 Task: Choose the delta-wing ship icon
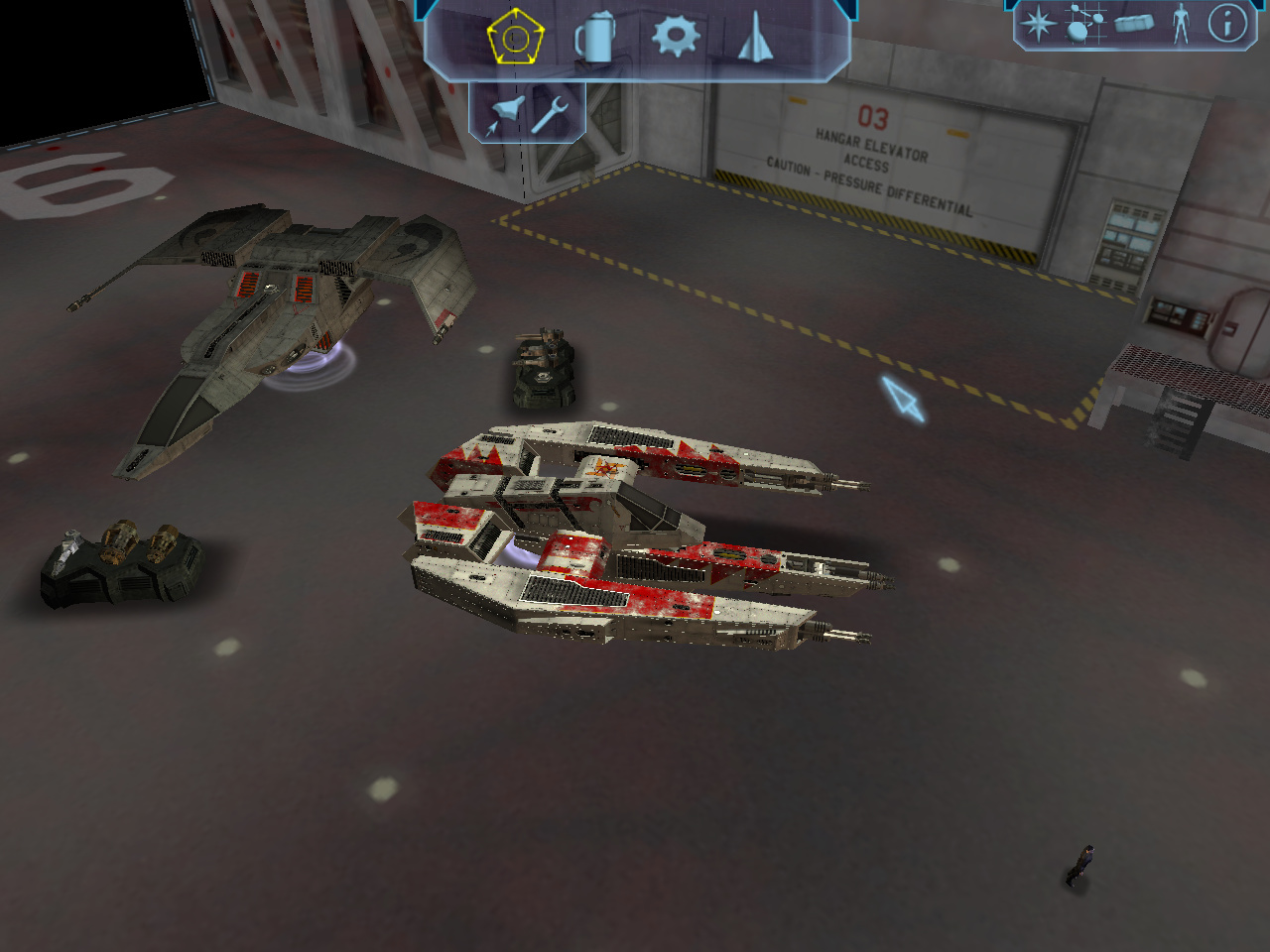tap(755, 38)
